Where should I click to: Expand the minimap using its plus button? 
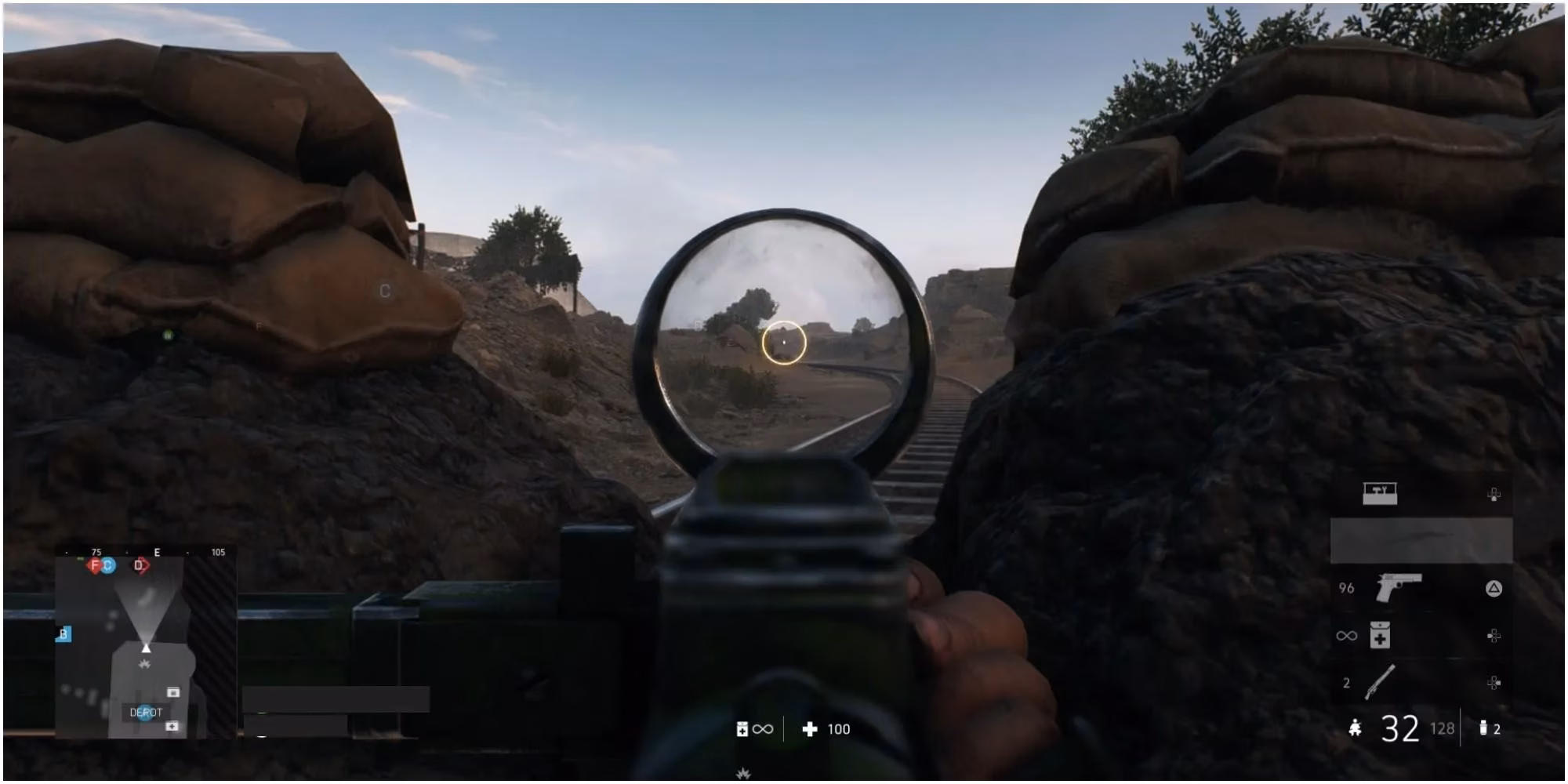click(x=172, y=724)
